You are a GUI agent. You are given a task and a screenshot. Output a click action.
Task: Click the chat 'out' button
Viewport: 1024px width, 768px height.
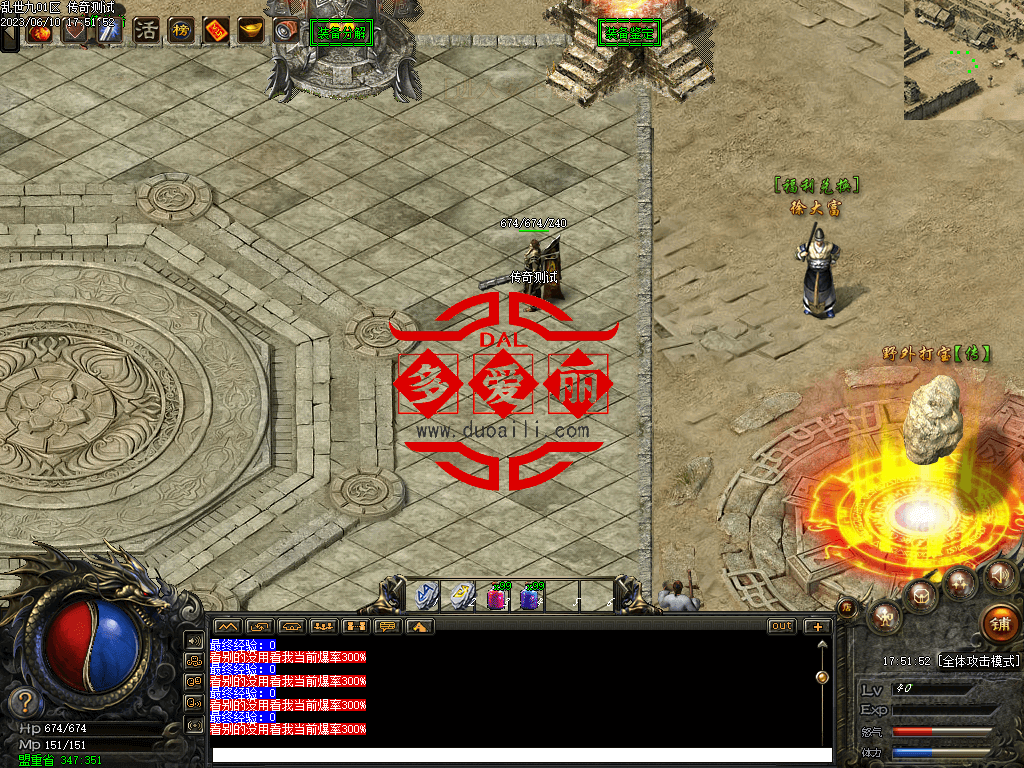[782, 626]
